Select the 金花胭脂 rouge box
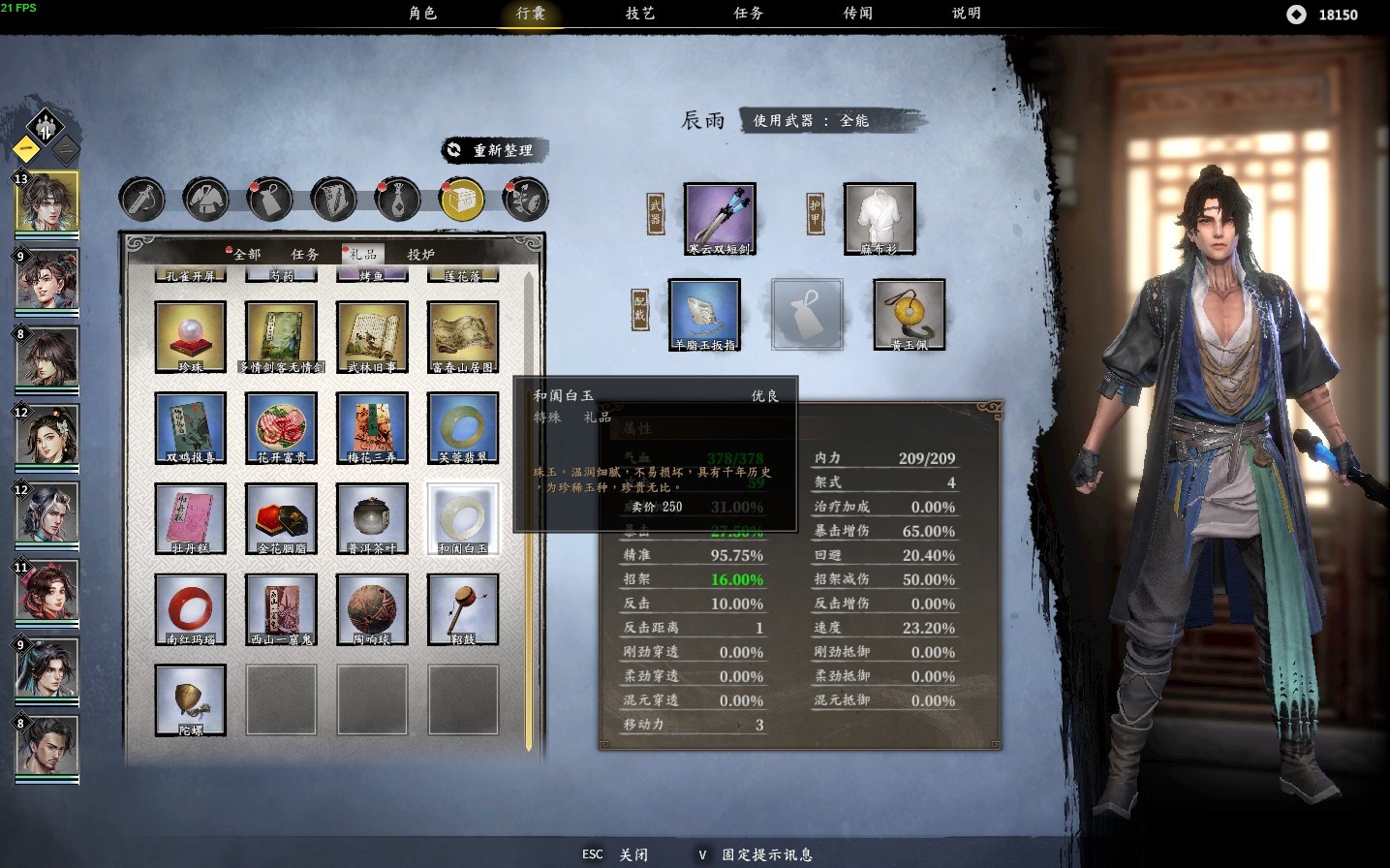The image size is (1390, 868). coord(281,518)
